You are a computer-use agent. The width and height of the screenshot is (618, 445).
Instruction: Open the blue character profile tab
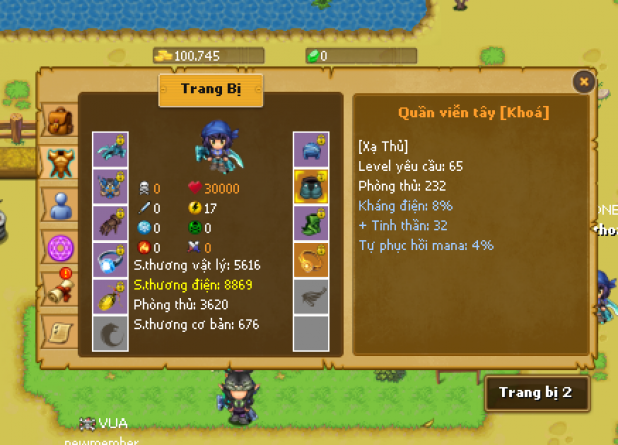click(61, 205)
